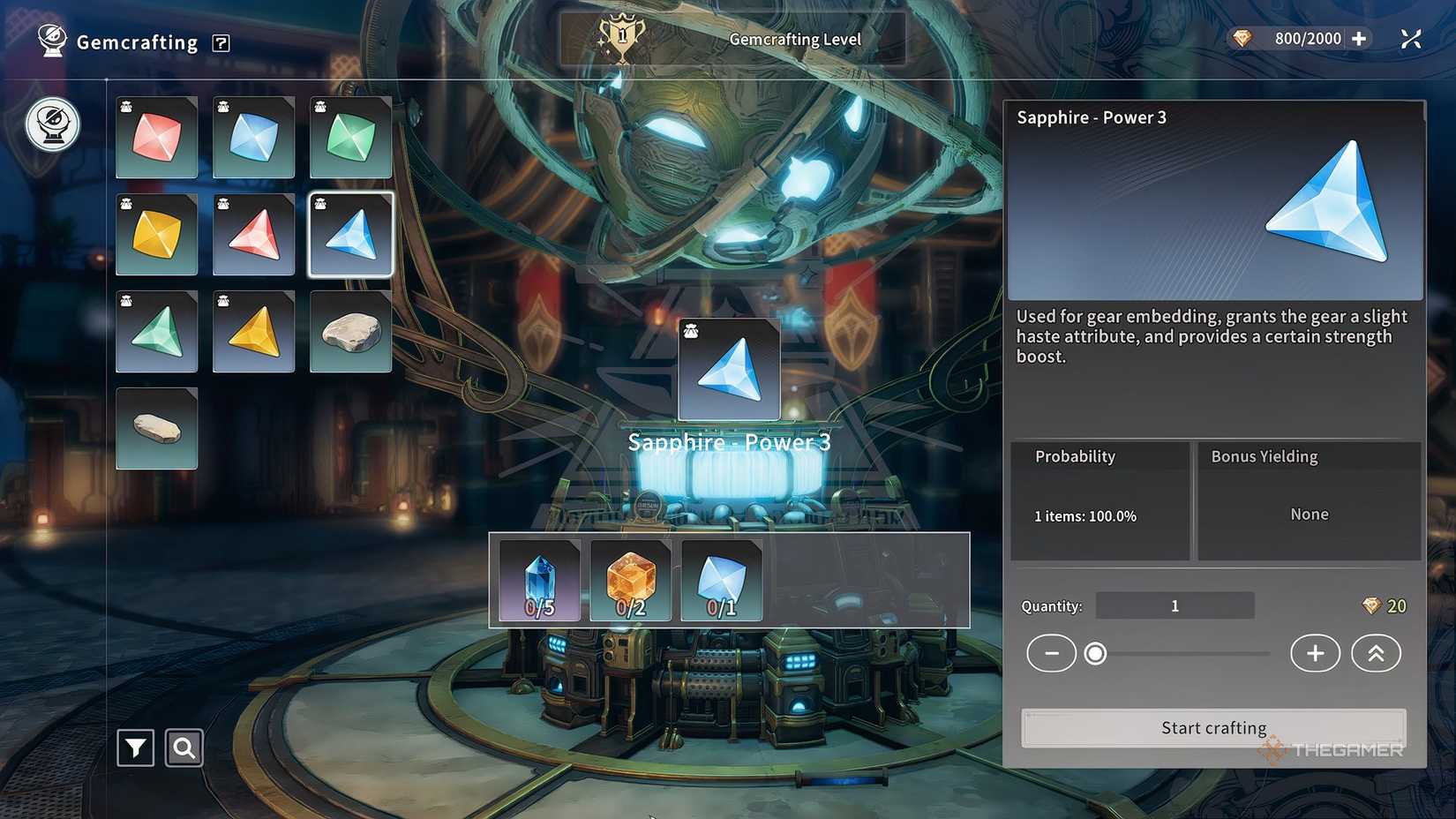Screen dimensions: 1456x819
Task: View the Bonus Yielding panel
Action: [x=1309, y=502]
